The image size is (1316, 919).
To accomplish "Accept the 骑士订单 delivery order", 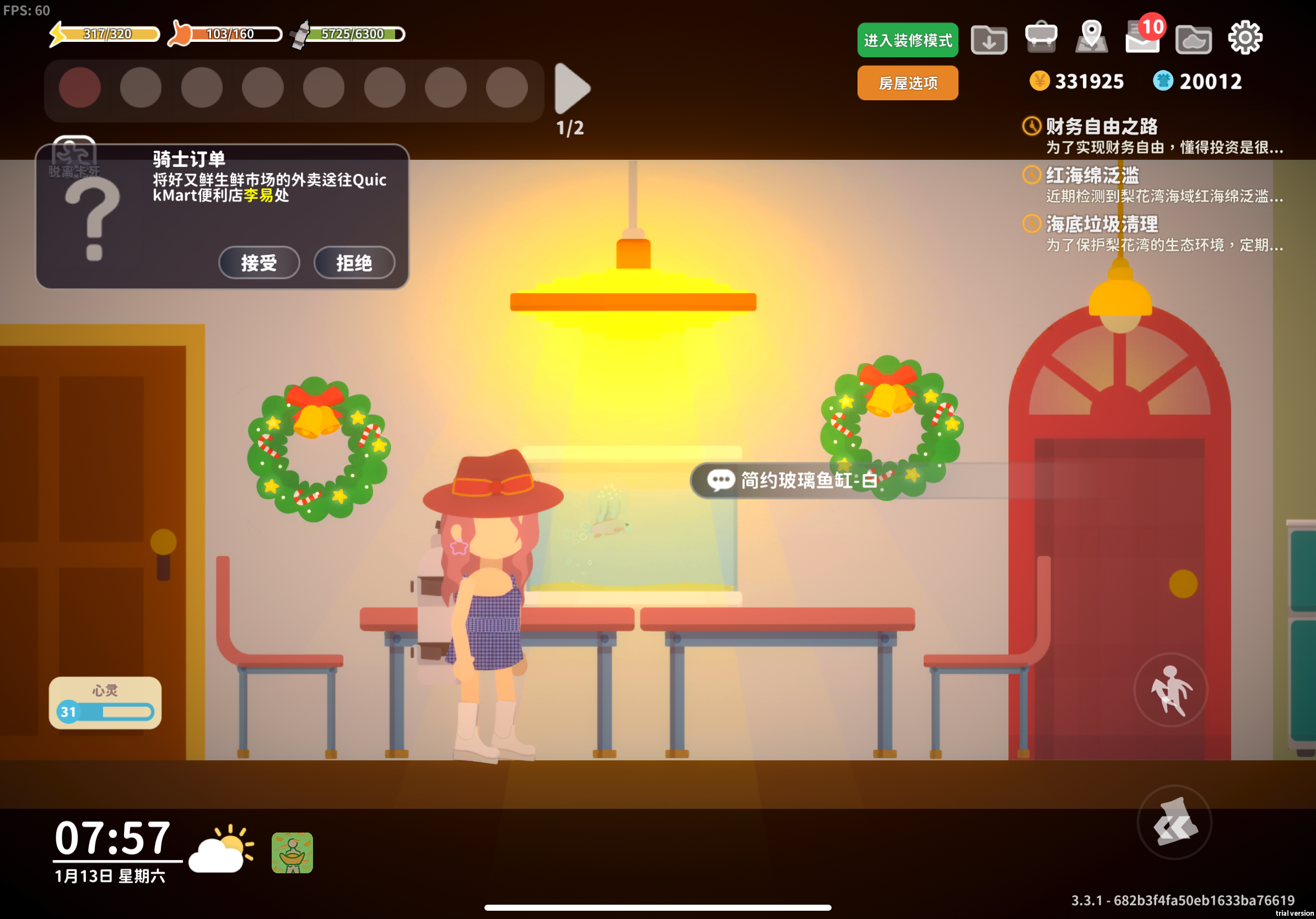I will pos(259,263).
